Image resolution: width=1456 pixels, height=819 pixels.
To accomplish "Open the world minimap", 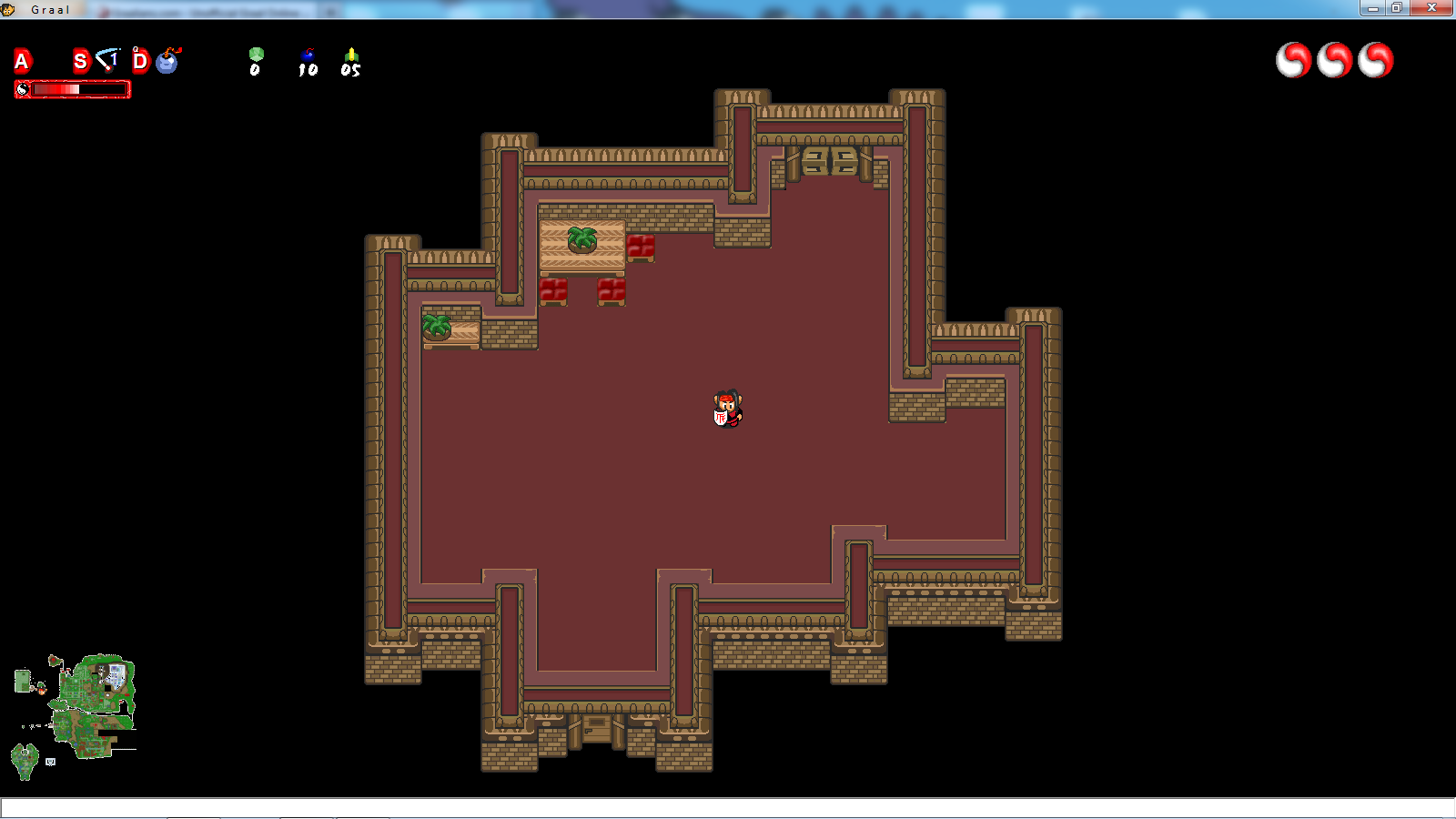I will (x=76, y=714).
